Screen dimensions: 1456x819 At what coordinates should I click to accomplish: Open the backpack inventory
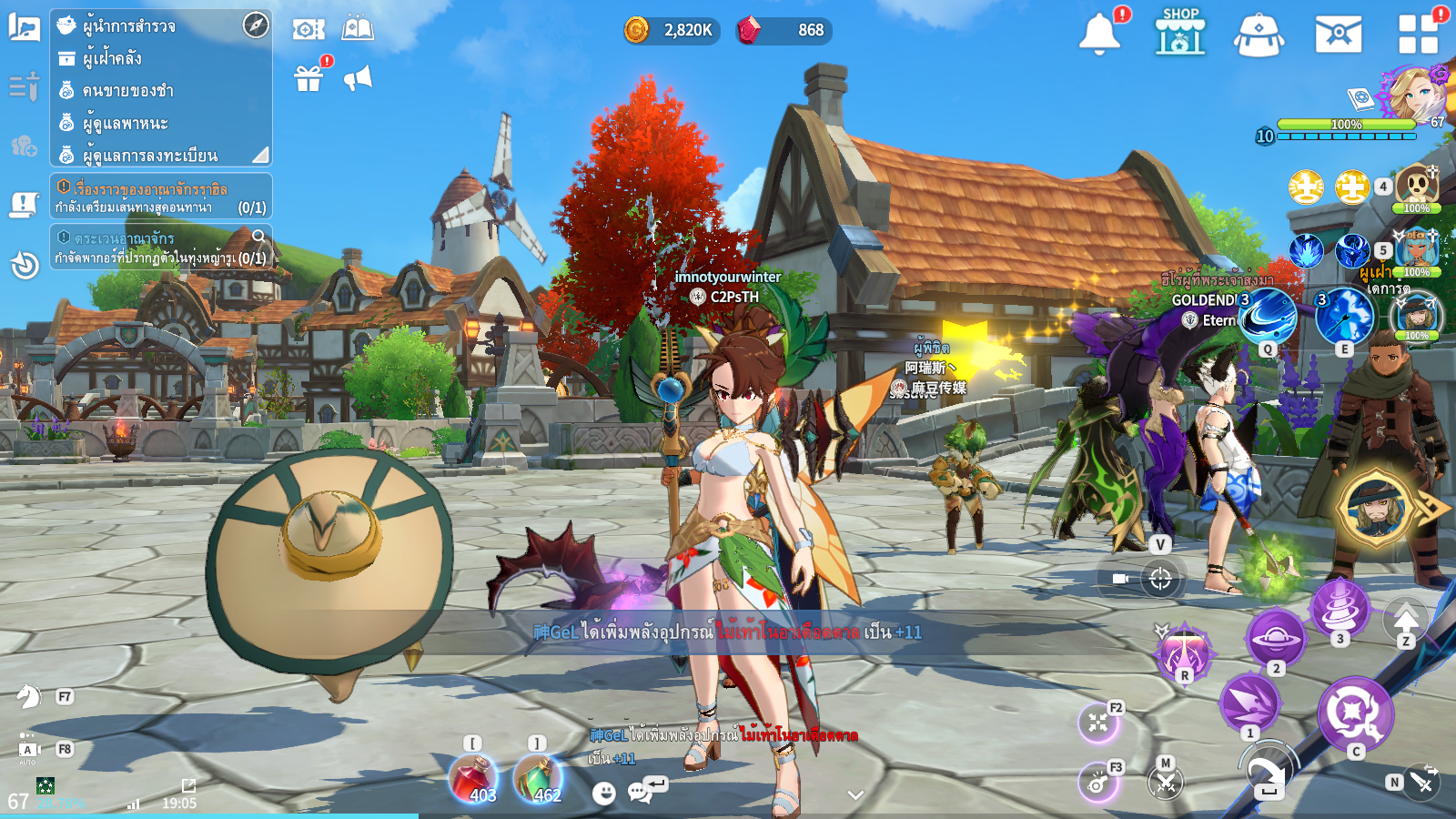[1259, 35]
